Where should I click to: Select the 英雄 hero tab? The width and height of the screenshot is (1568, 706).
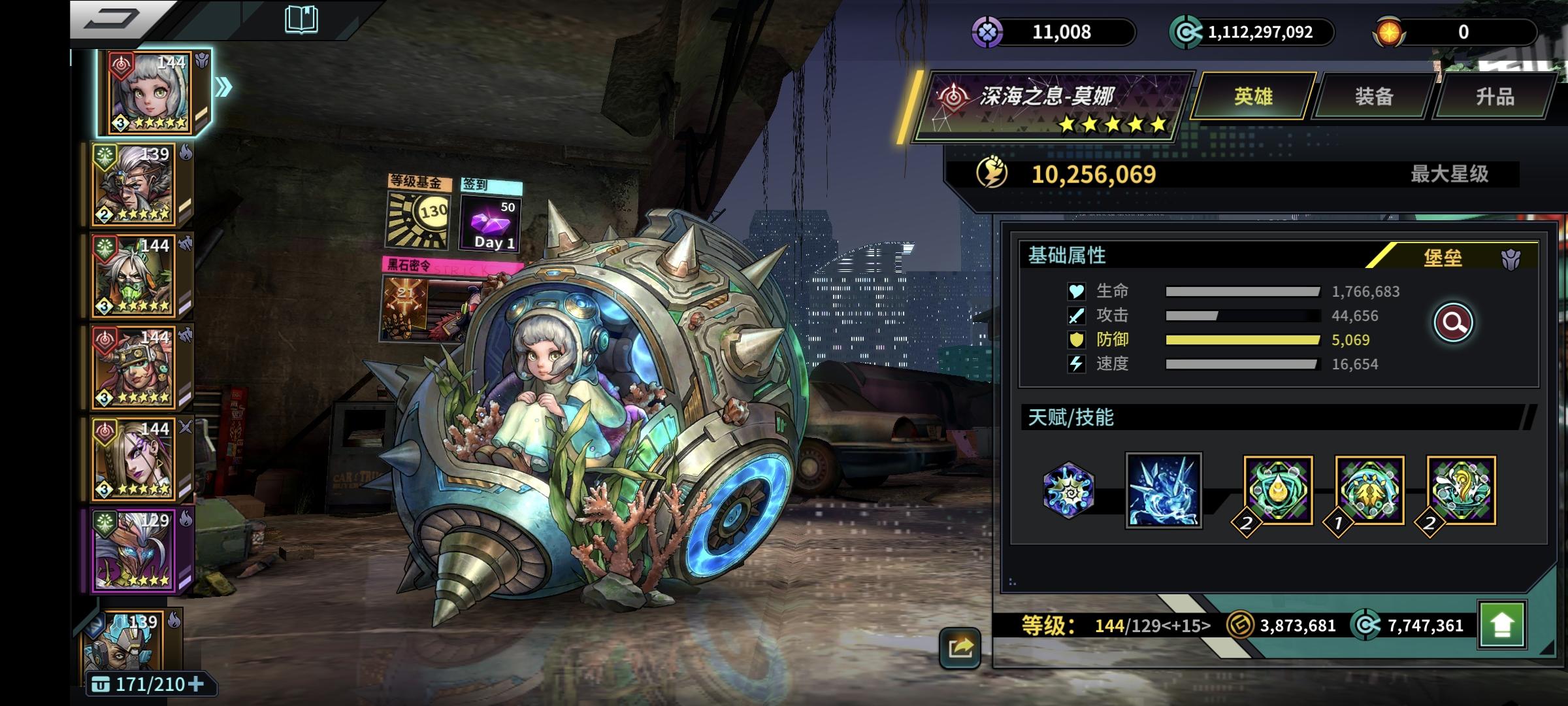pos(1253,97)
